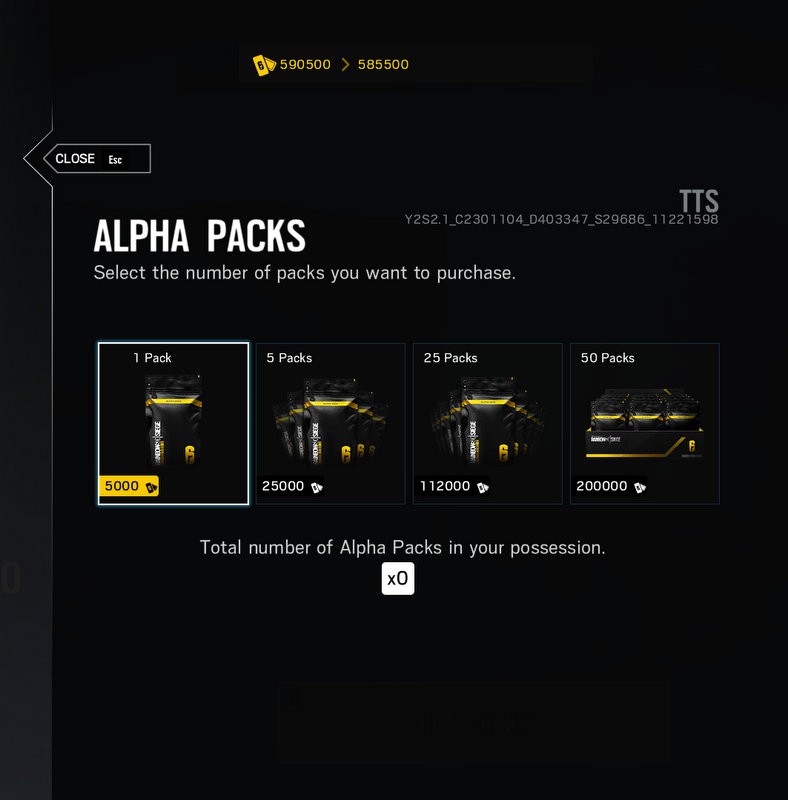
Task: Select the 50 Packs box for 200000
Action: pos(644,424)
